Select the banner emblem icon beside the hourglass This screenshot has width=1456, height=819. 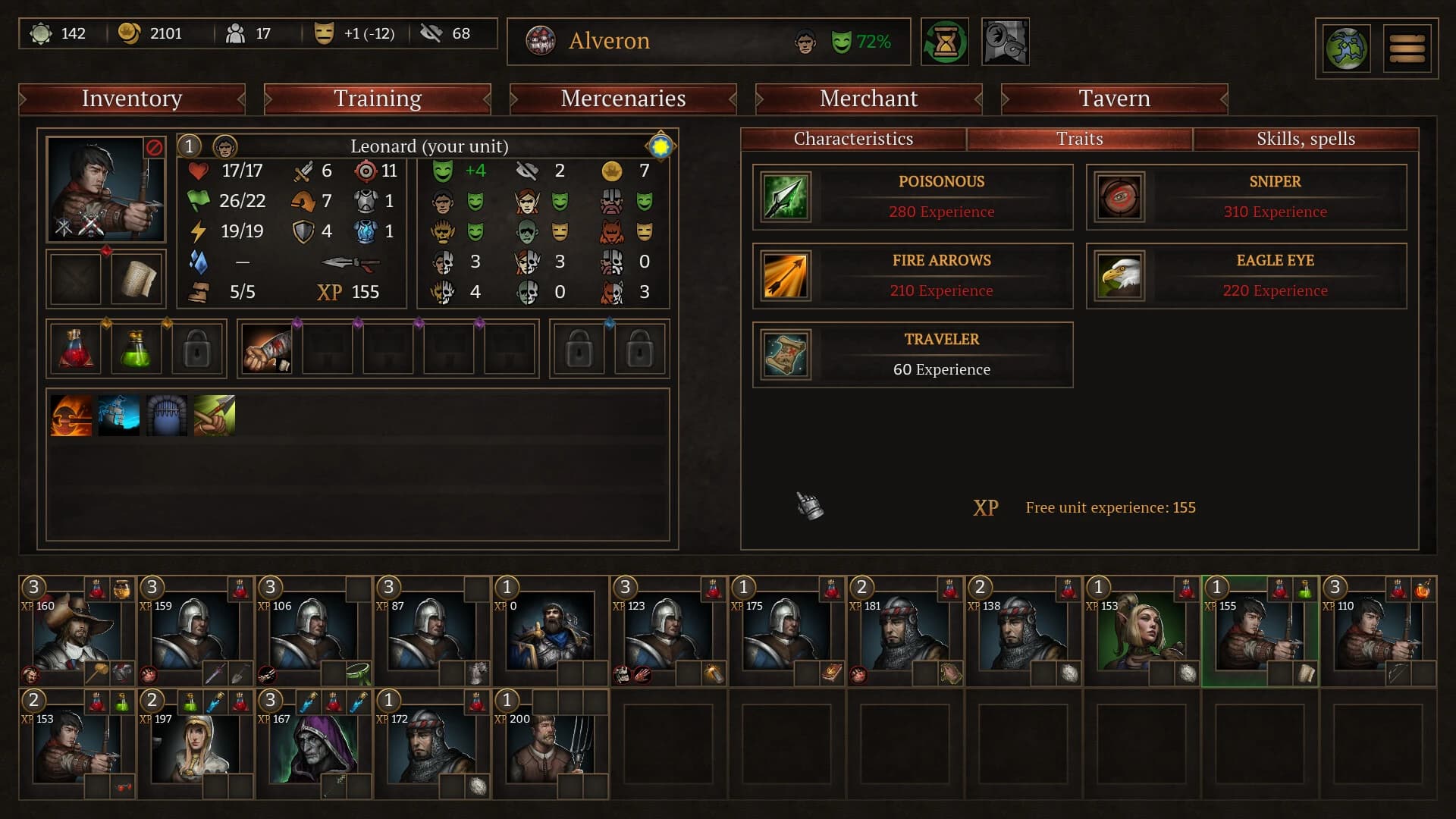tap(1005, 42)
